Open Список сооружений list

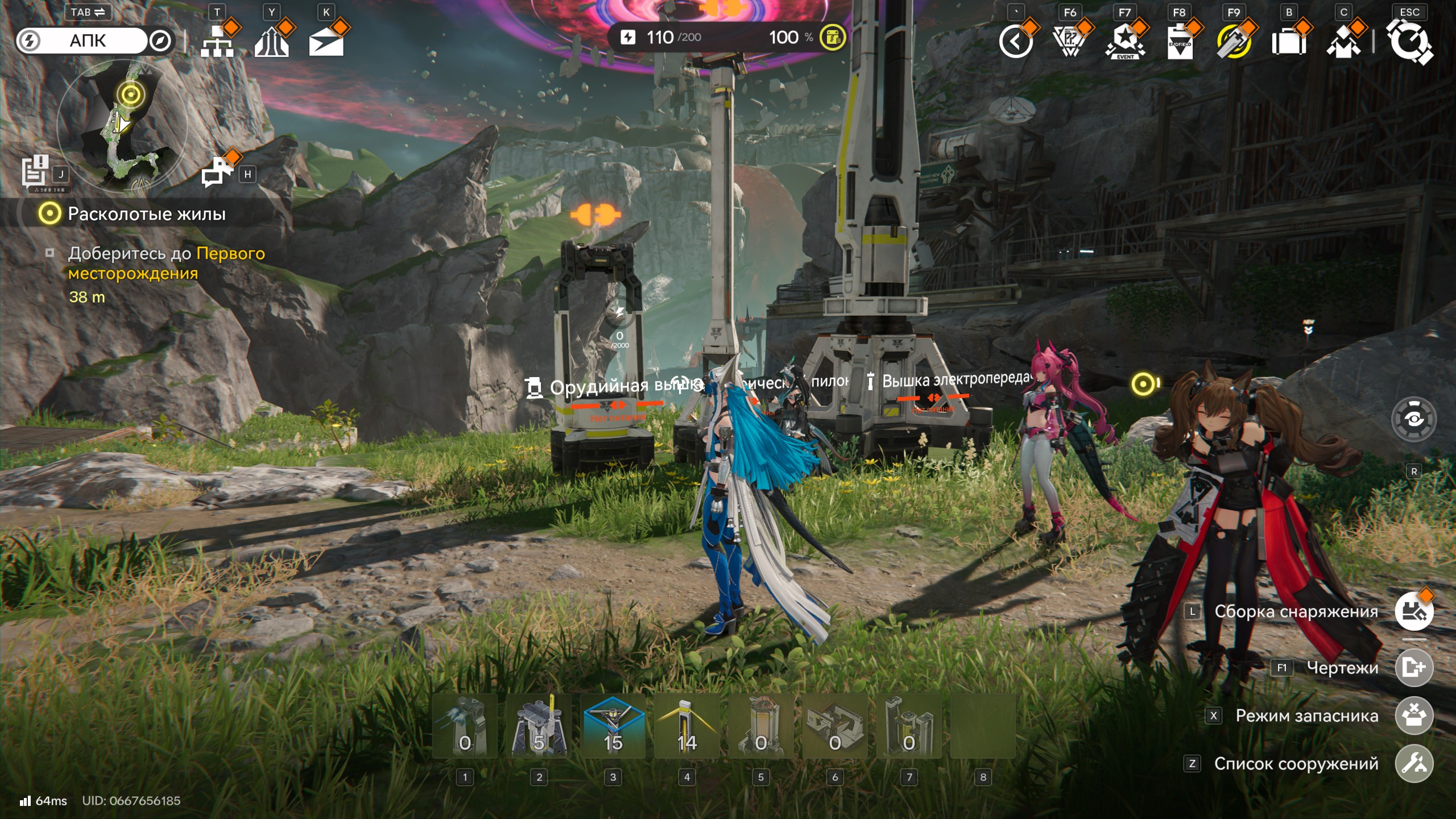click(1414, 764)
